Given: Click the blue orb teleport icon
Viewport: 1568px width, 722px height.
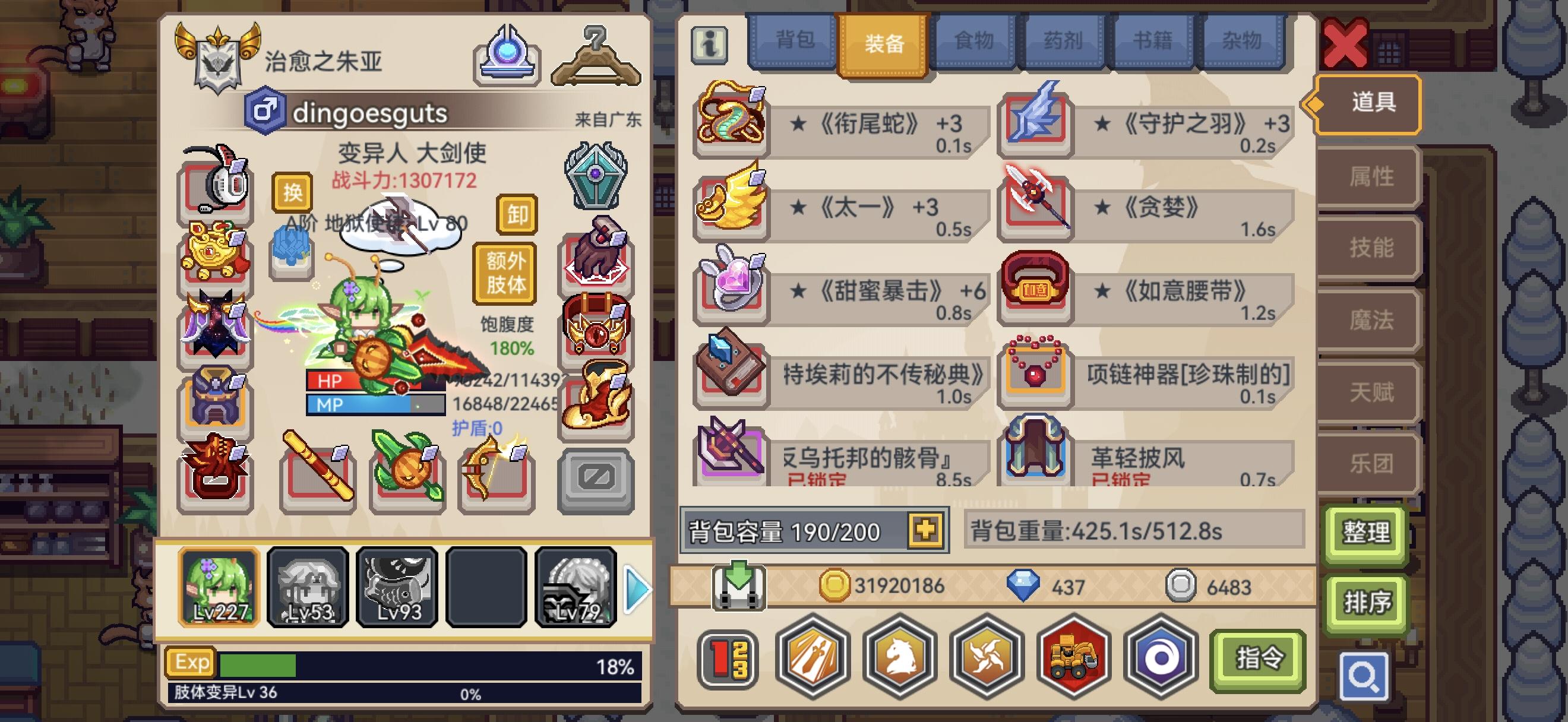Looking at the screenshot, I should click(x=509, y=55).
